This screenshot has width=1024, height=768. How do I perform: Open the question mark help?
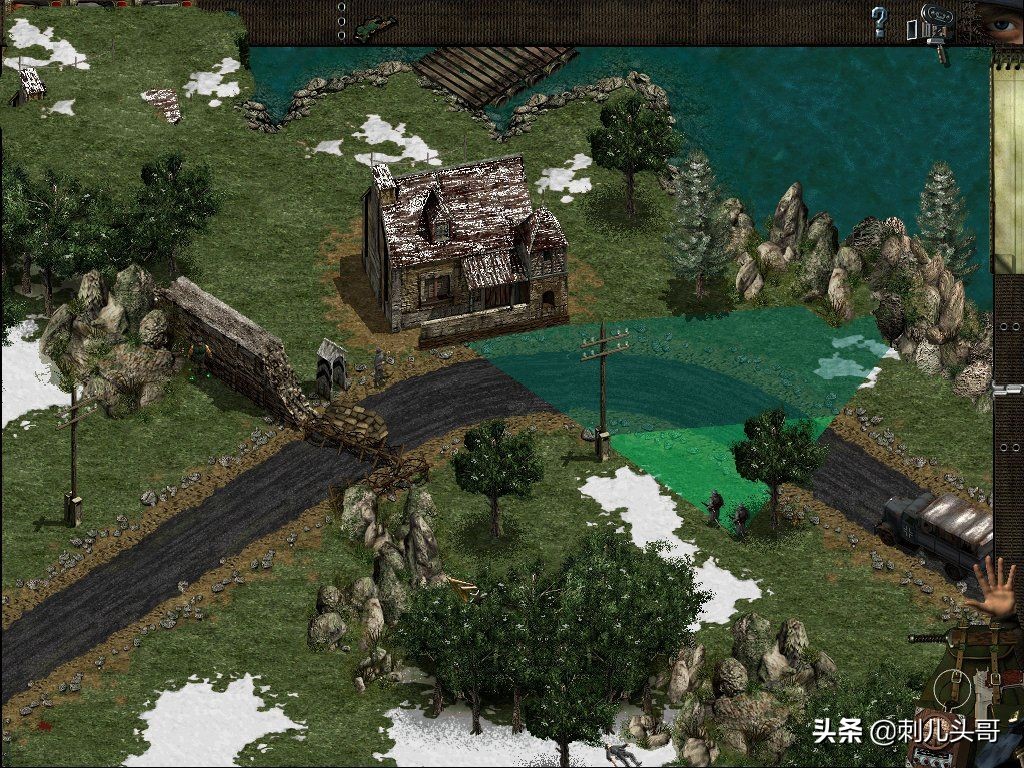point(879,21)
